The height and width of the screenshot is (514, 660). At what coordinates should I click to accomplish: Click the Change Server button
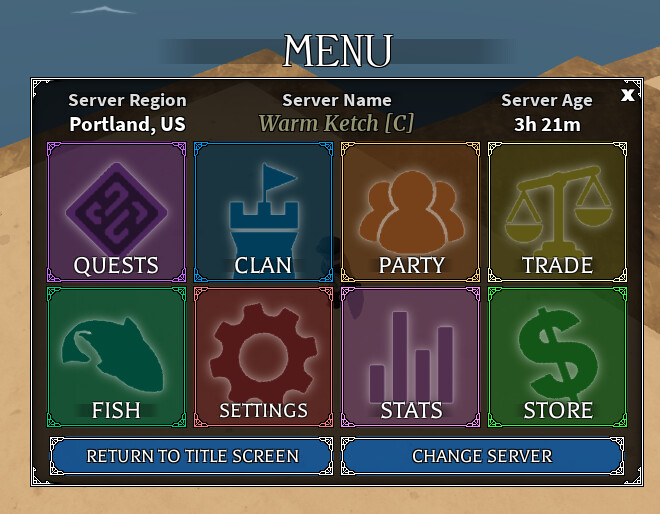(482, 456)
